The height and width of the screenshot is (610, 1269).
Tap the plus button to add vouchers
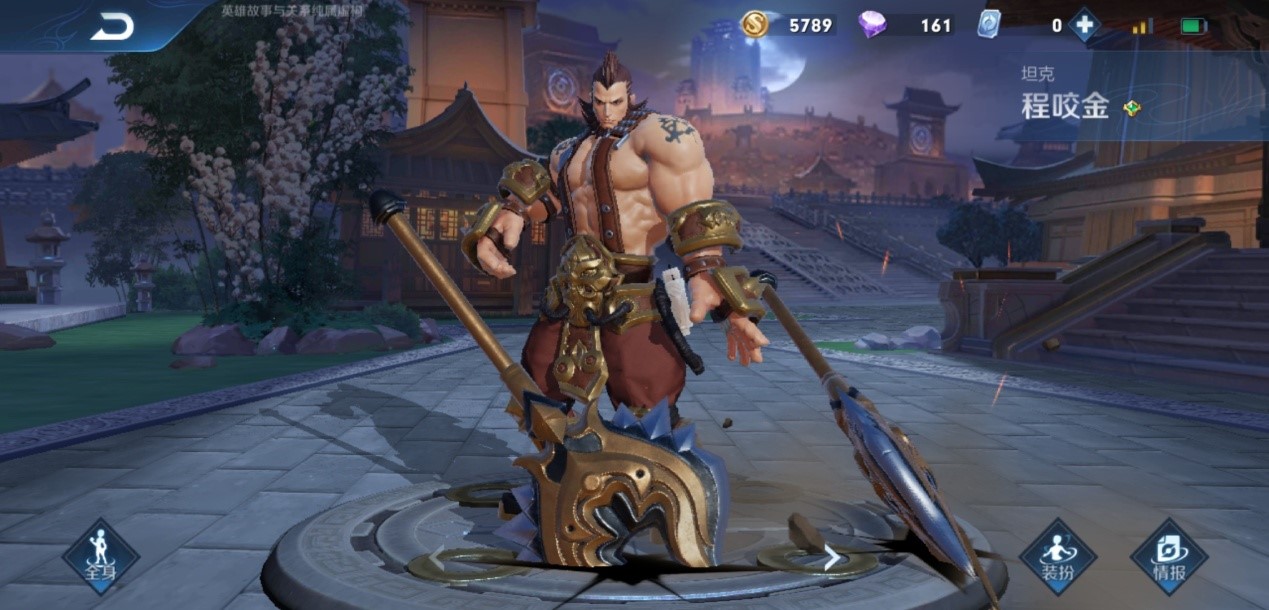(1084, 25)
